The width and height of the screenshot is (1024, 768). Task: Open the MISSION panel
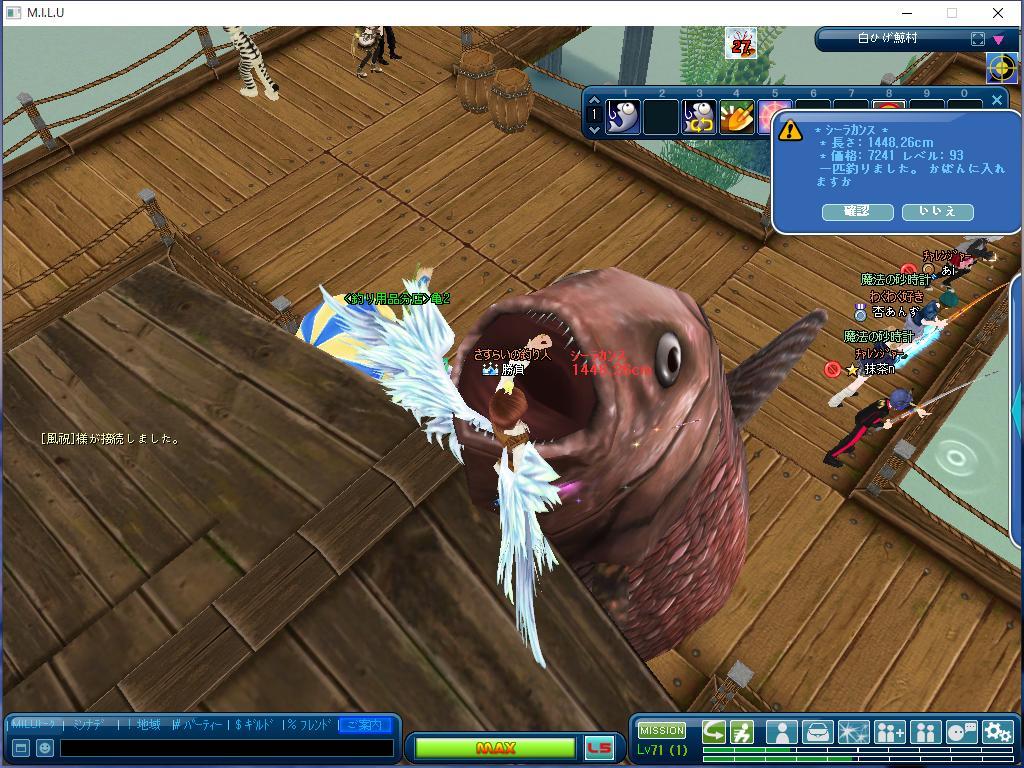pyautogui.click(x=662, y=730)
